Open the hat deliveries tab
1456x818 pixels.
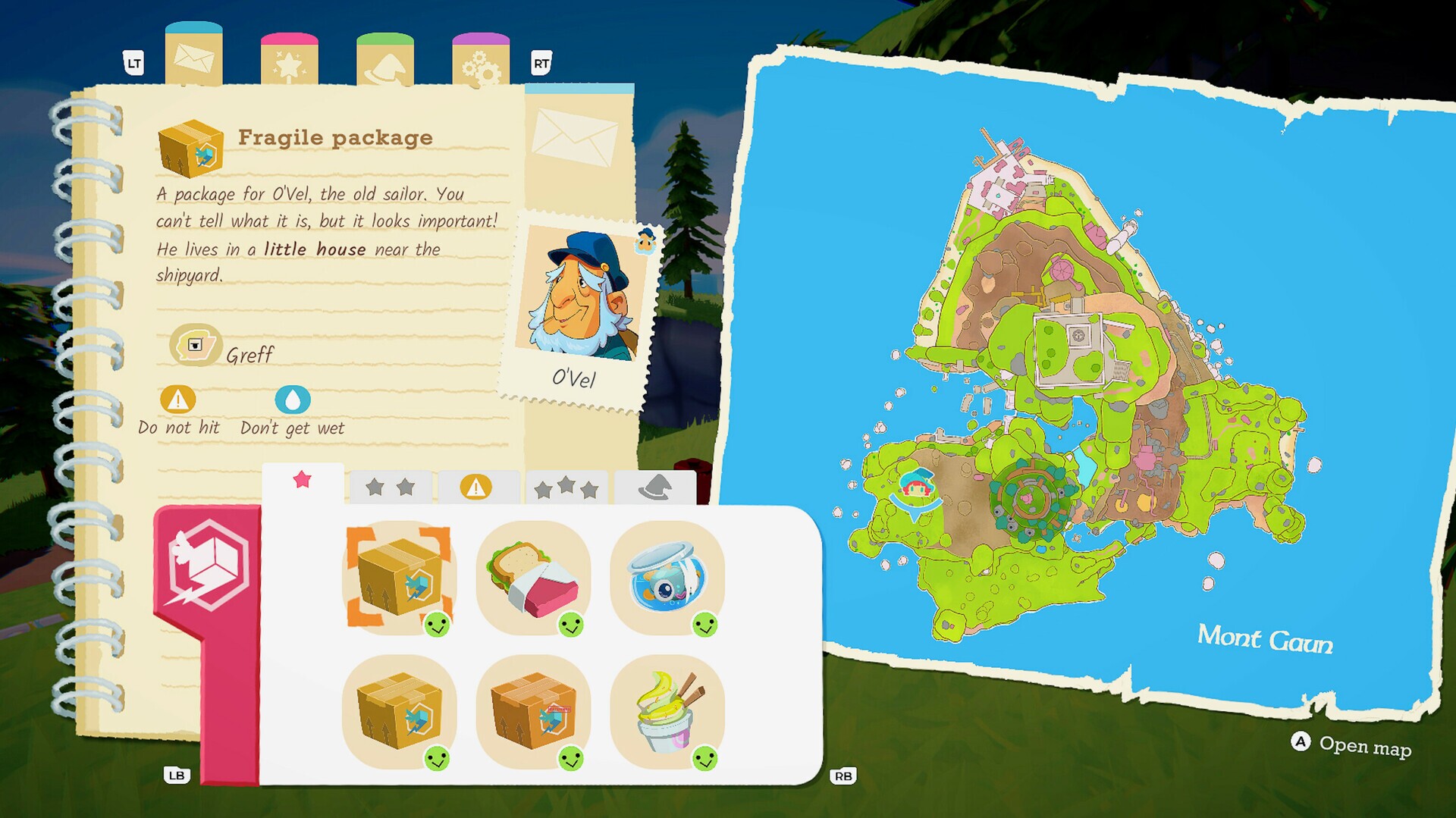click(655, 487)
